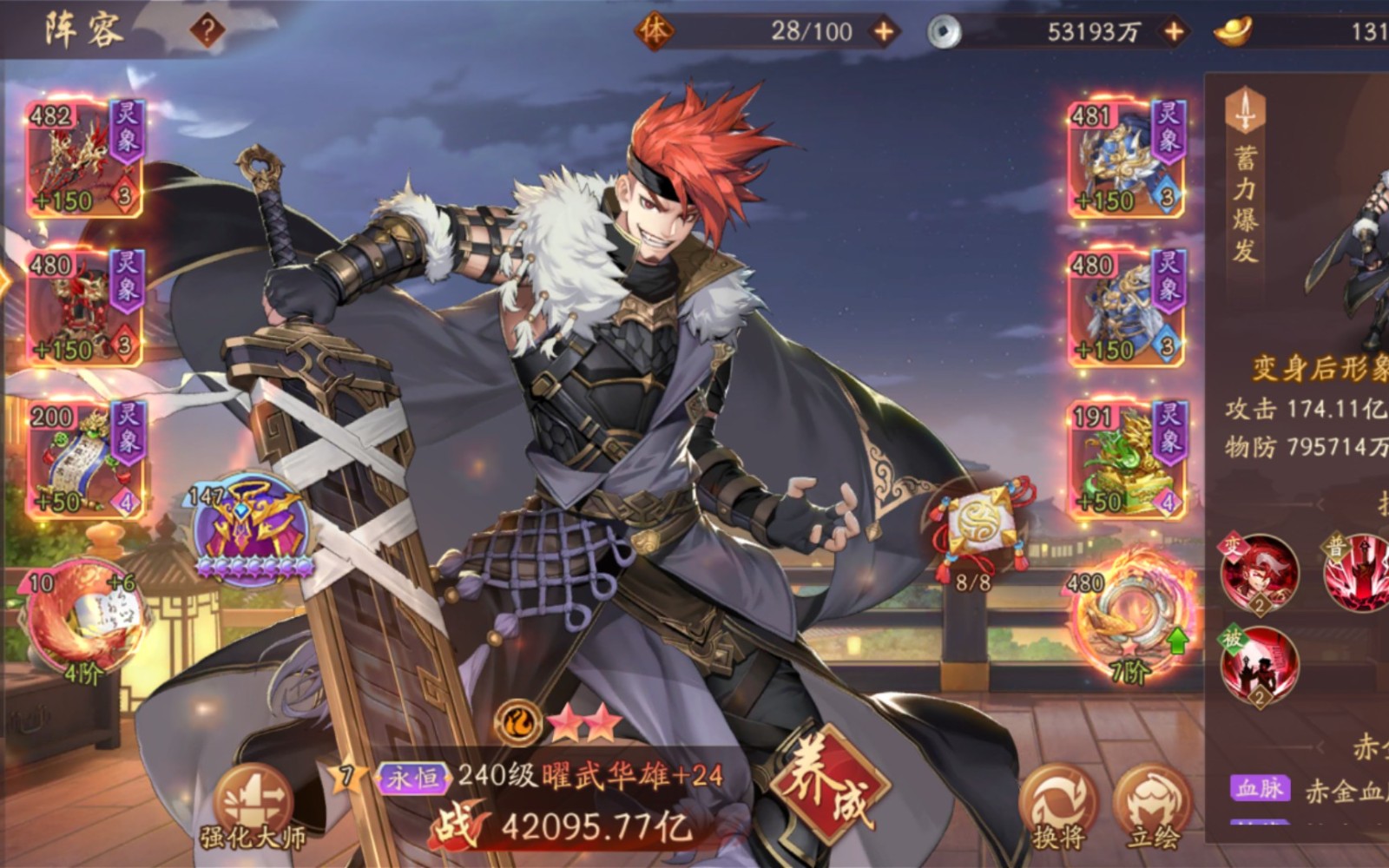View the 变 transformation skill icon
Screen dimensions: 1389x868
click(1259, 575)
